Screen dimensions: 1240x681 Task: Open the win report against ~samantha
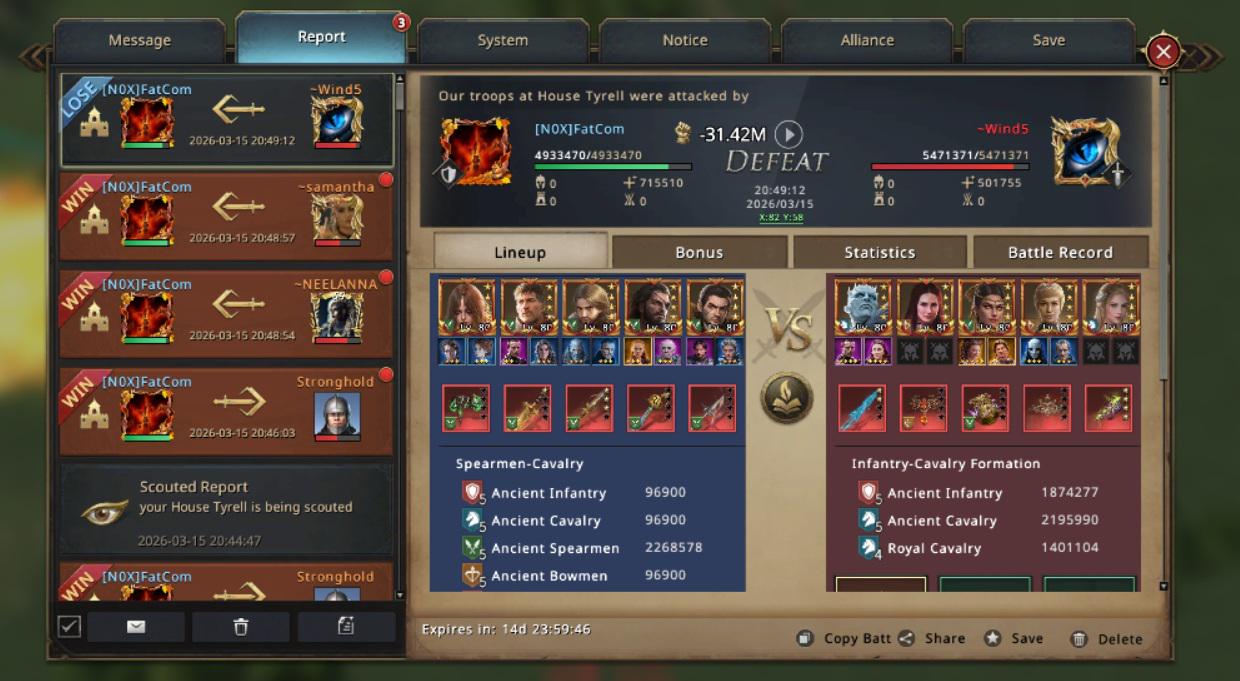click(226, 216)
